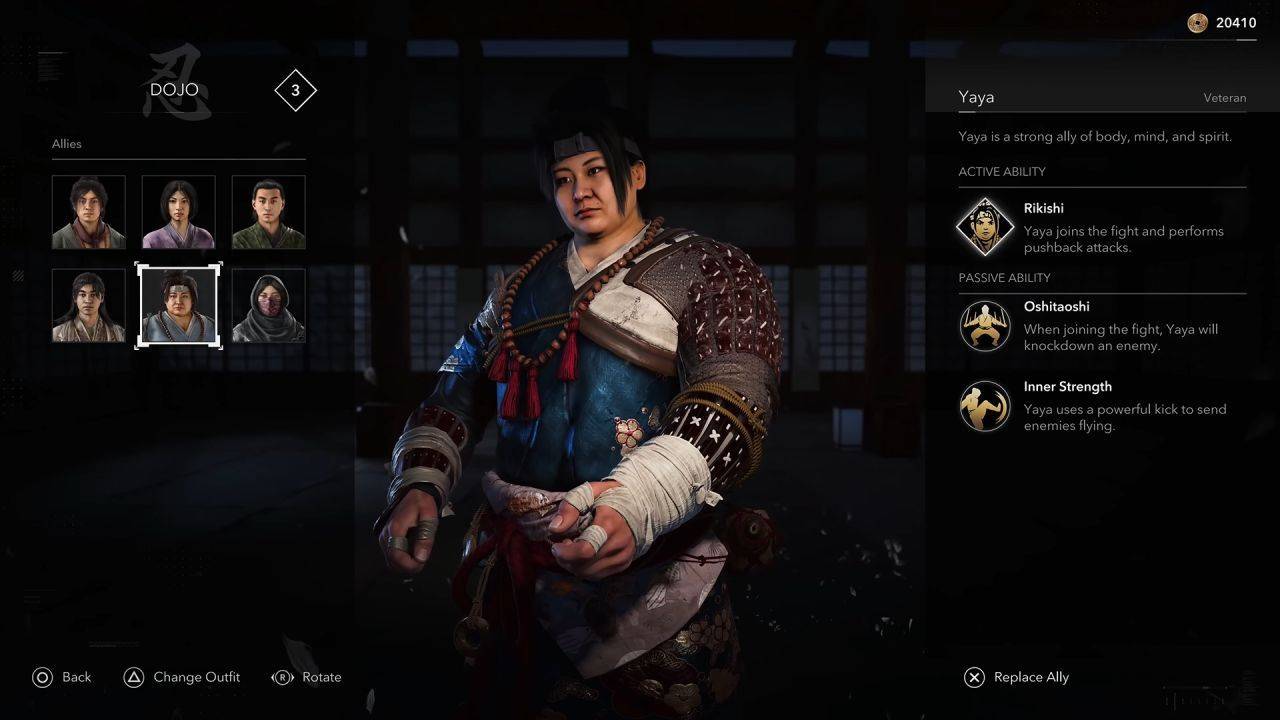Choose the woman in the purple kimono
Image resolution: width=1280 pixels, height=720 pixels.
pos(178,212)
